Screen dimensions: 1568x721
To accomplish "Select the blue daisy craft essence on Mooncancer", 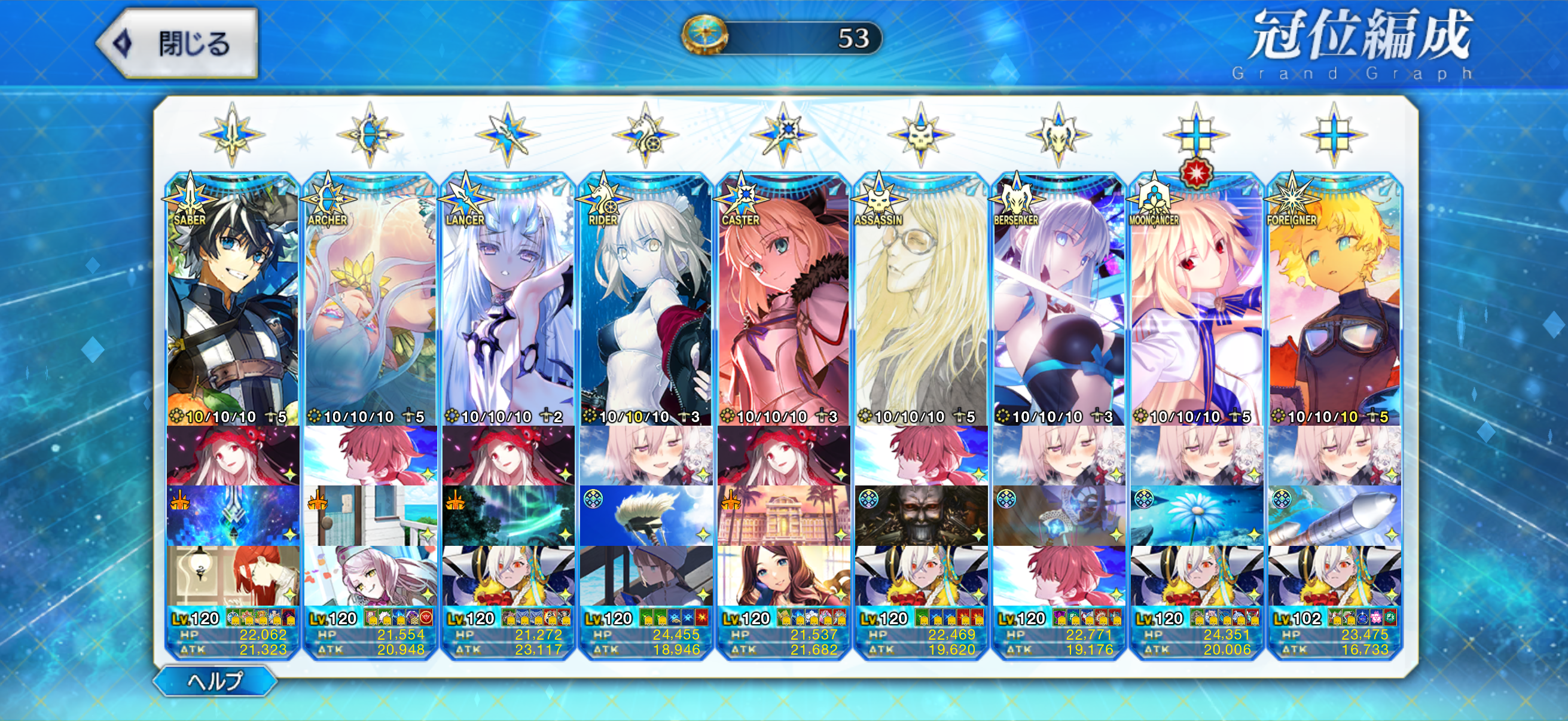I will pos(1196,516).
